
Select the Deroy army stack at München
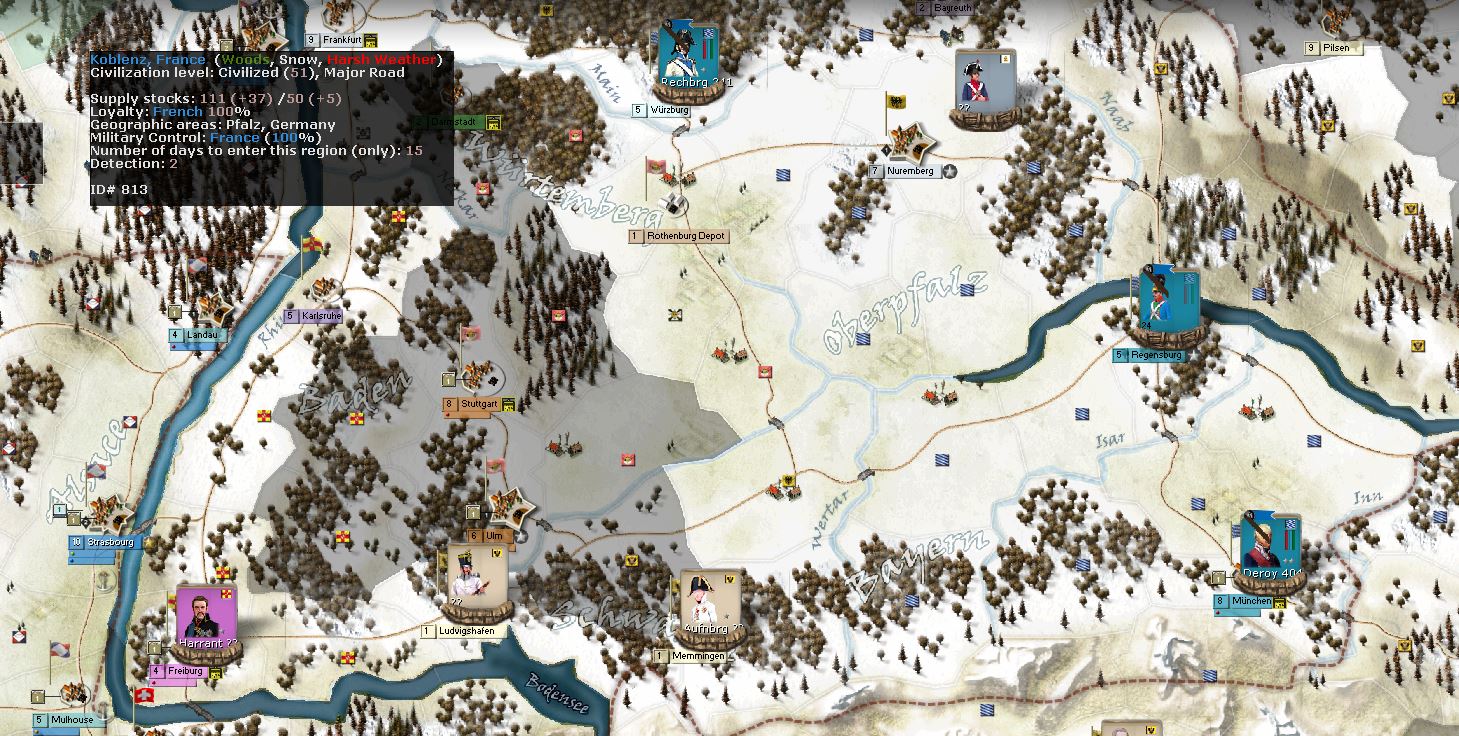(1267, 549)
